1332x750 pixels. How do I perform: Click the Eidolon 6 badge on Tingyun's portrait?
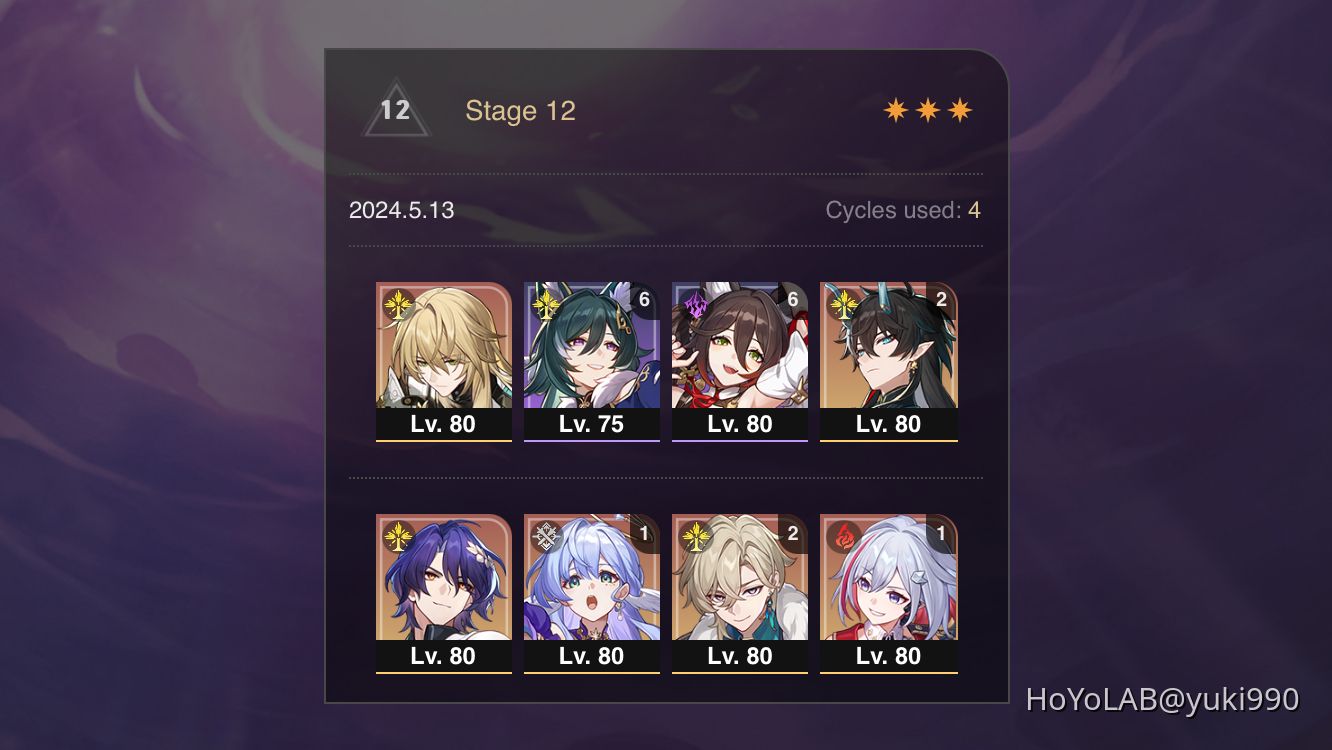791,297
